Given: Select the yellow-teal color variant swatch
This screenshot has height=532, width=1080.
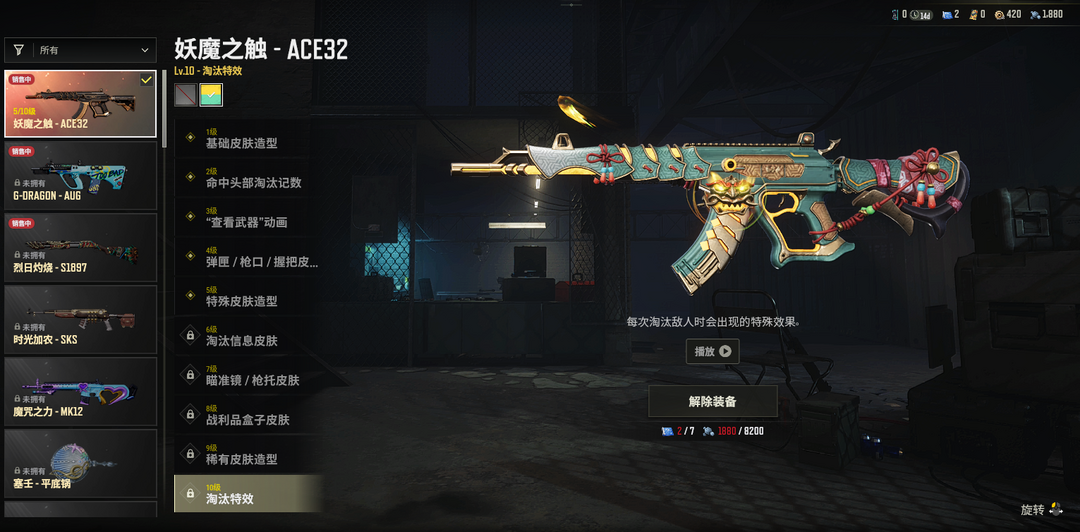Looking at the screenshot, I should pyautogui.click(x=211, y=95).
